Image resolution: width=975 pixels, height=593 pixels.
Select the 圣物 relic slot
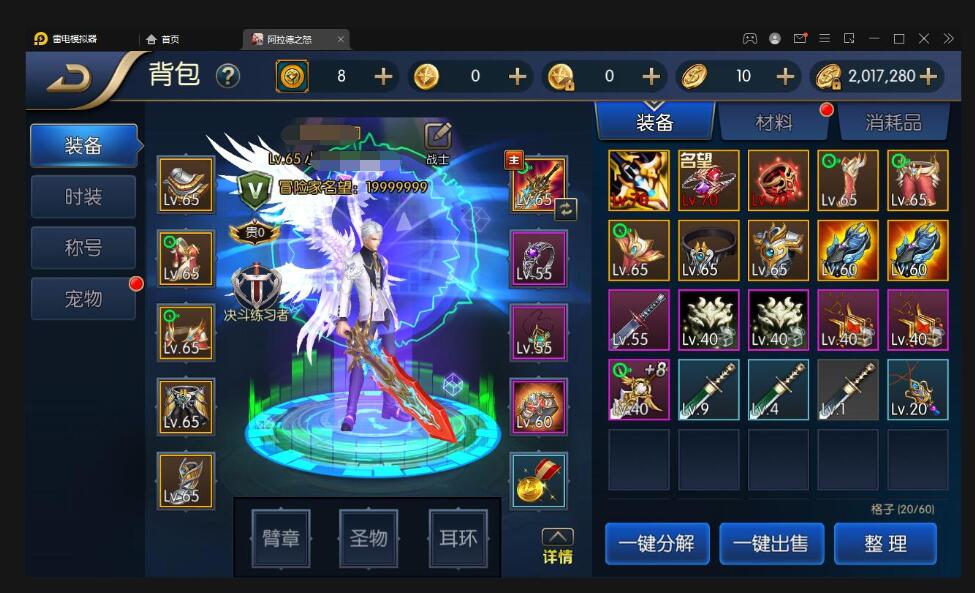click(369, 539)
